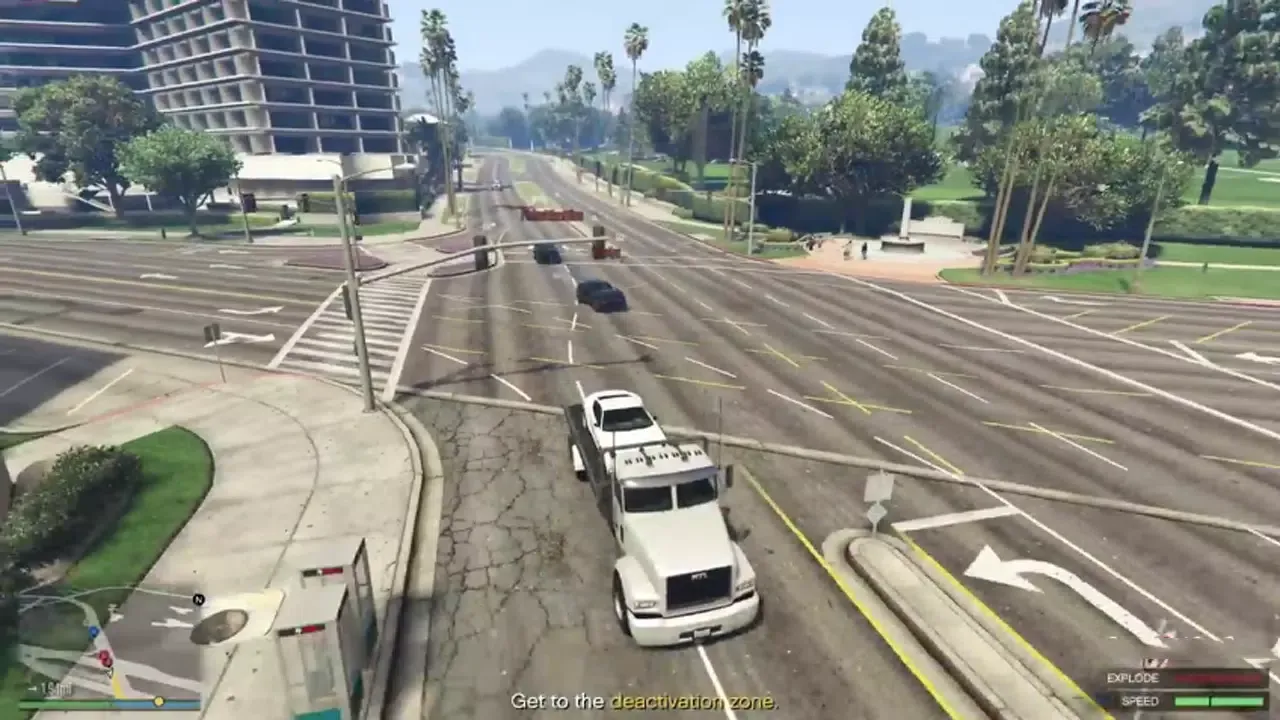1280x720 pixels.
Task: Click the white player arrow on the minimap
Action: 108,673
